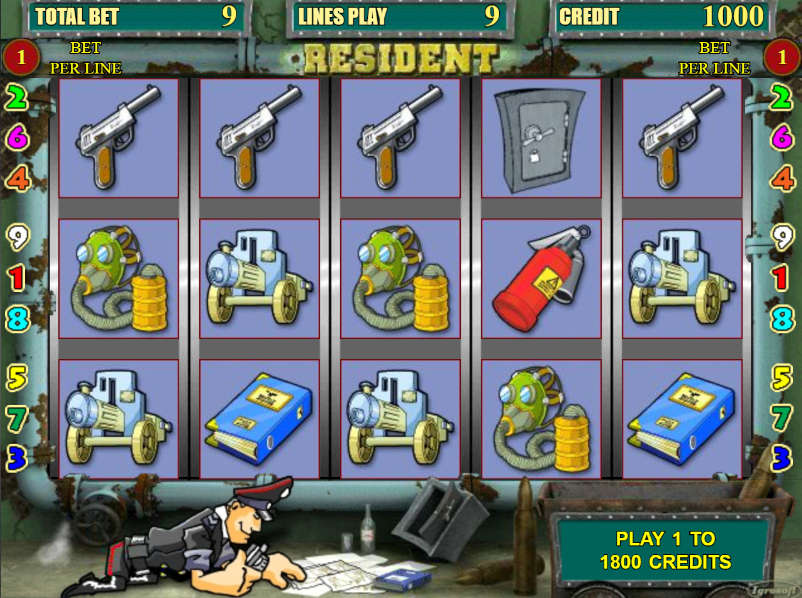Activate payline 4 marker on the left rail
The height and width of the screenshot is (598, 802).
17,179
